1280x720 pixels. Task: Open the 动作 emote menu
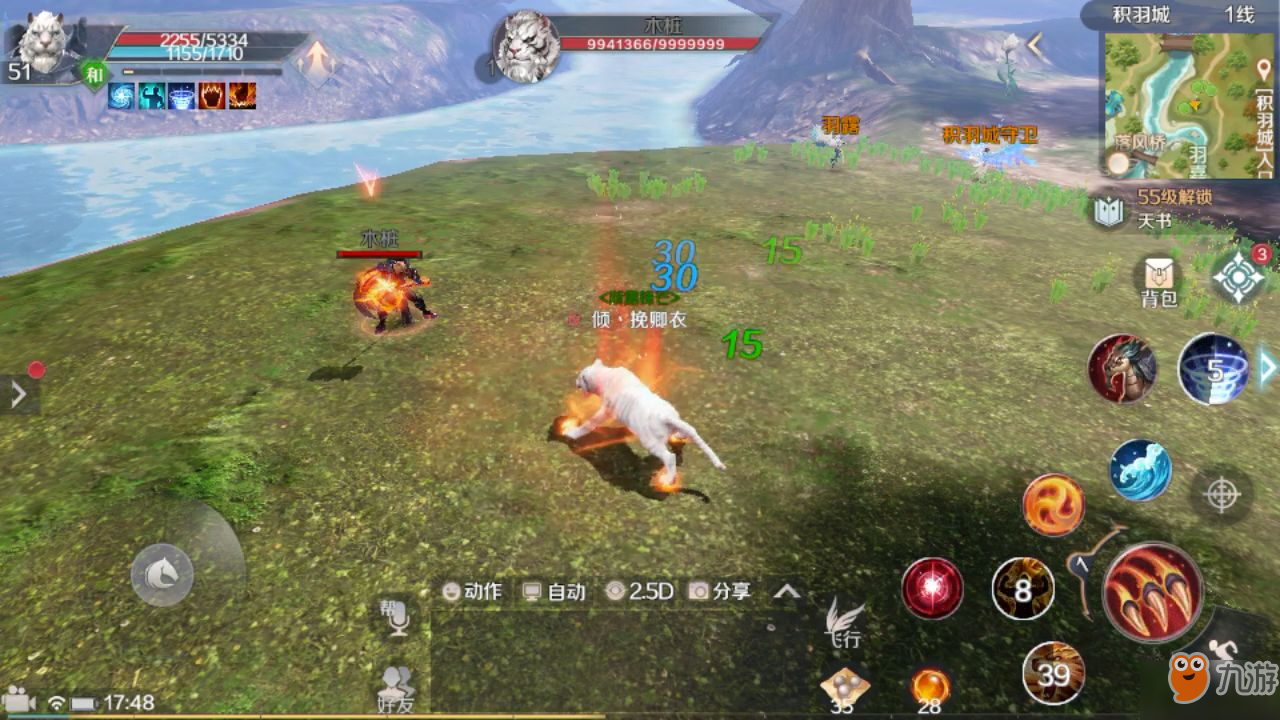tap(472, 591)
